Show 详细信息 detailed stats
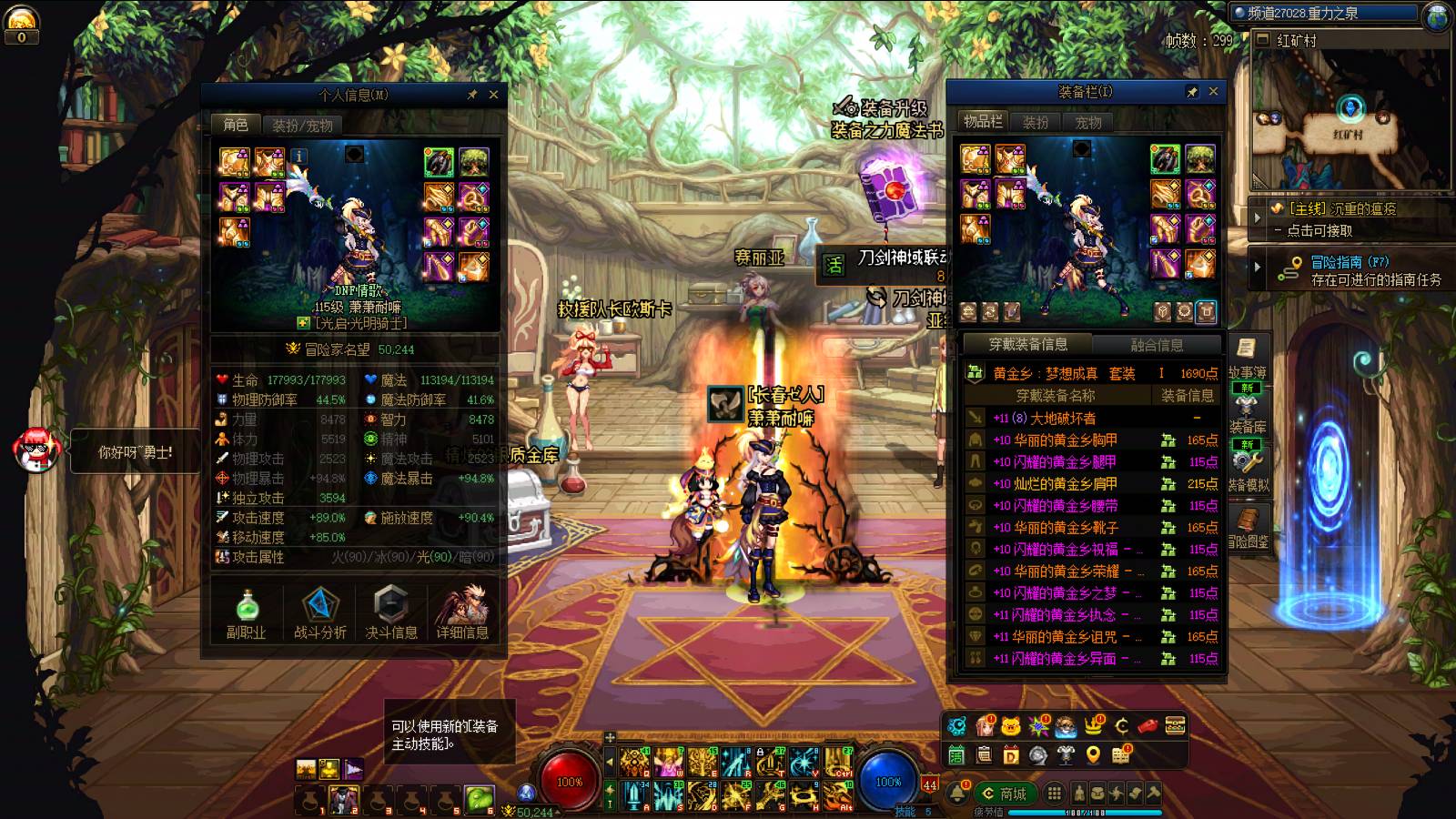Image resolution: width=1456 pixels, height=819 pixels. click(462, 612)
